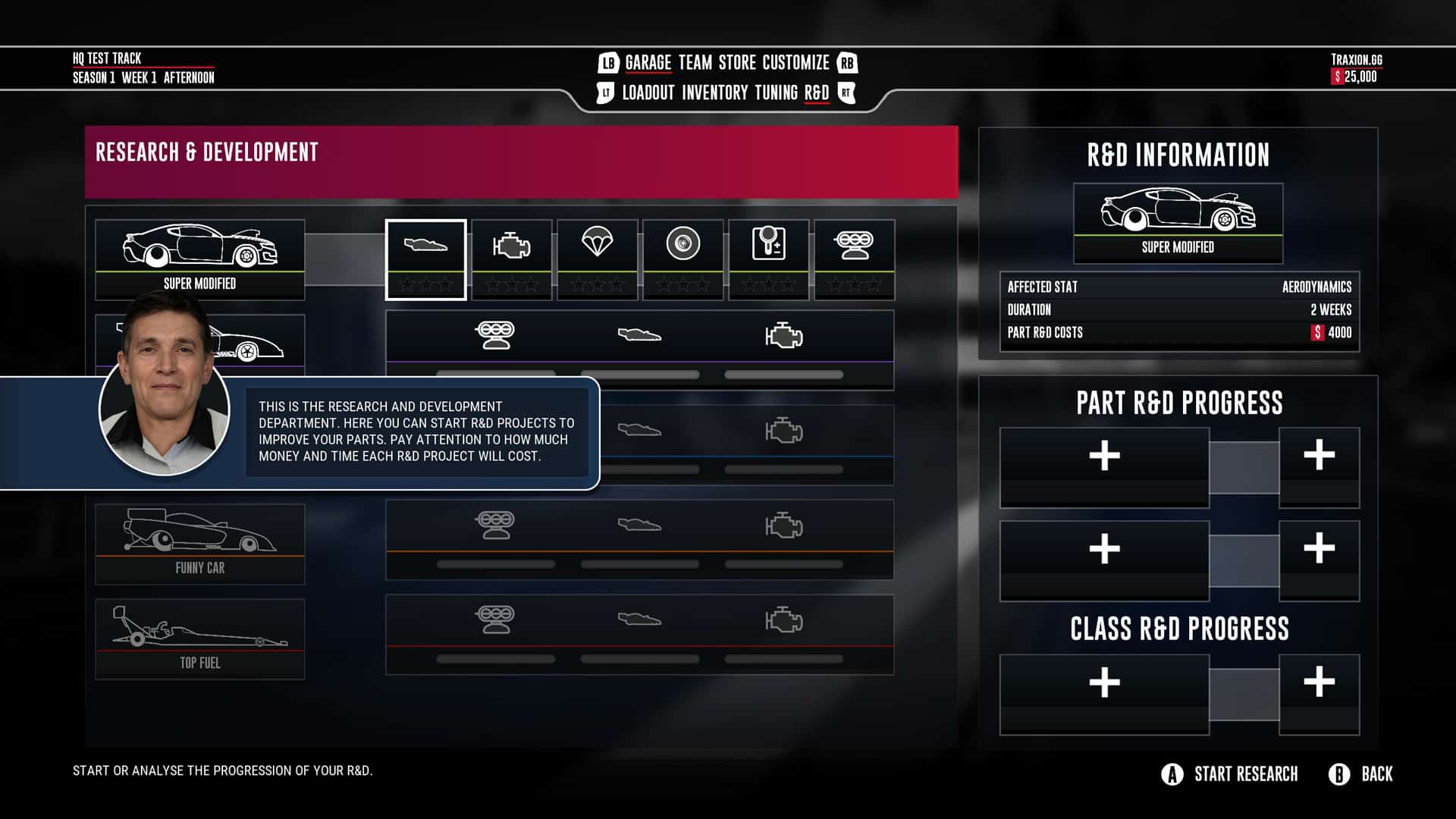
Task: Select the Funny Car class
Action: (200, 544)
